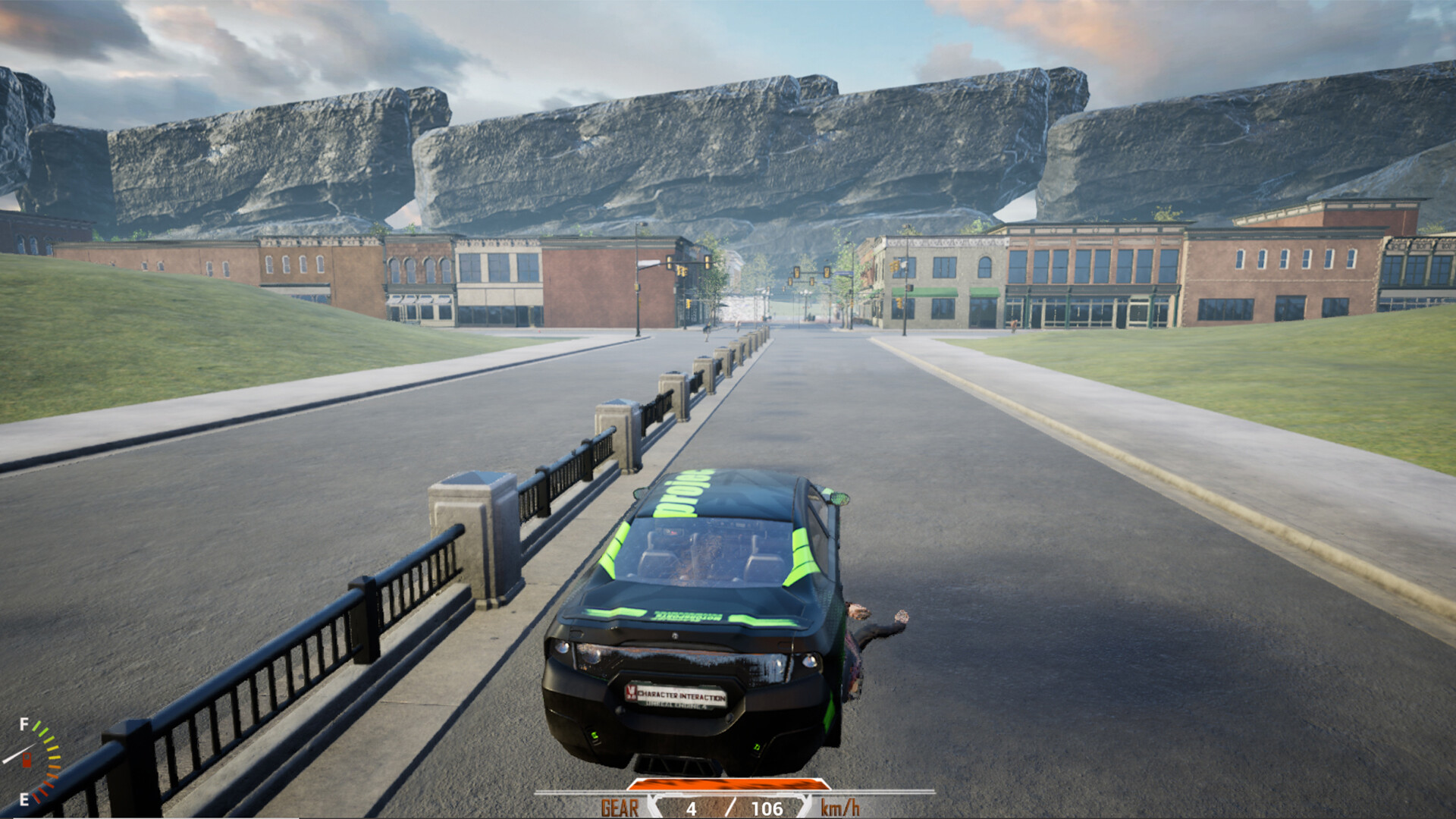Screen dimensions: 1456x819
Task: Click the GEAR label in the bottom HUD
Action: click(x=620, y=808)
